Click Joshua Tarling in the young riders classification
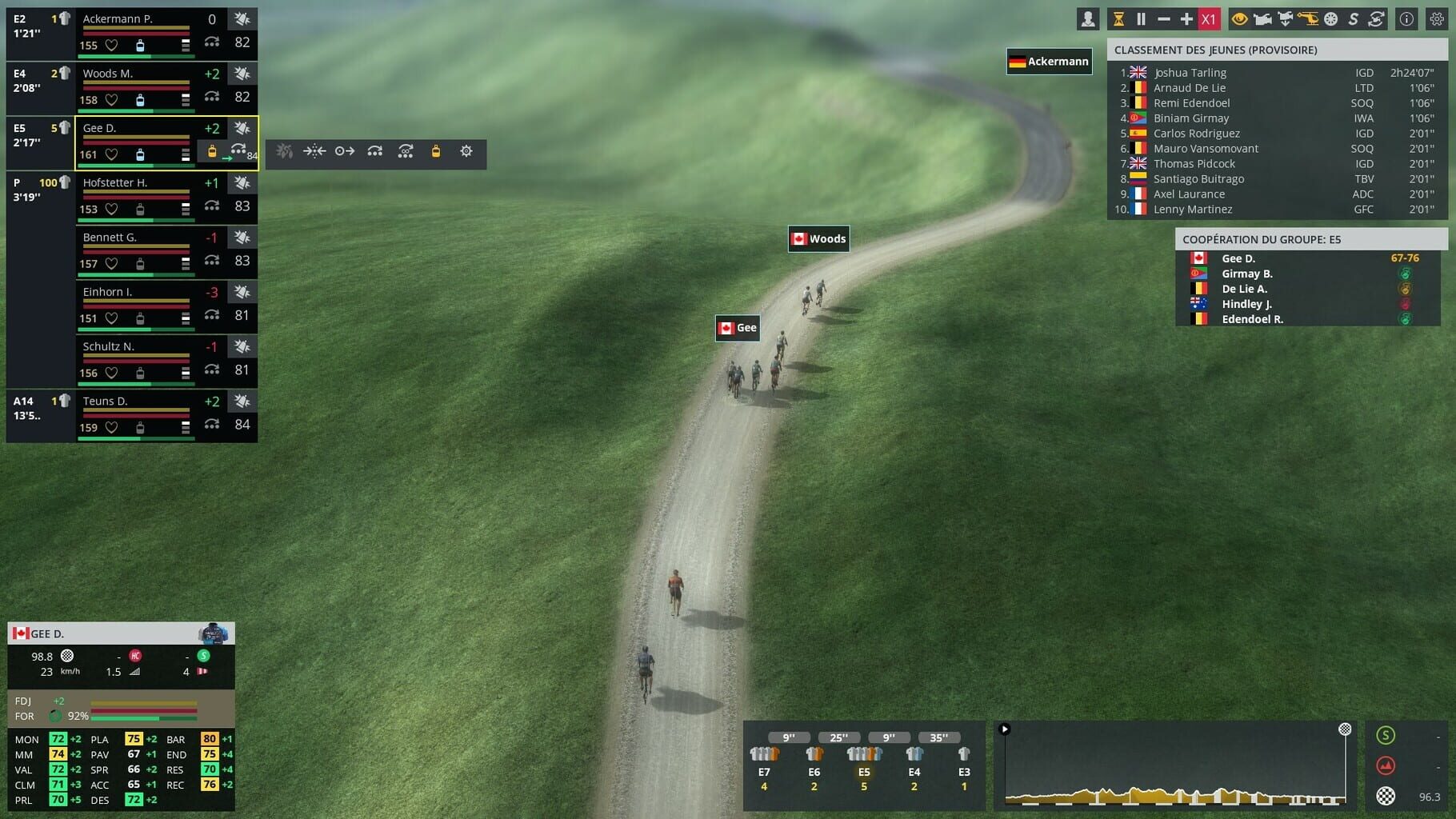 [1189, 72]
